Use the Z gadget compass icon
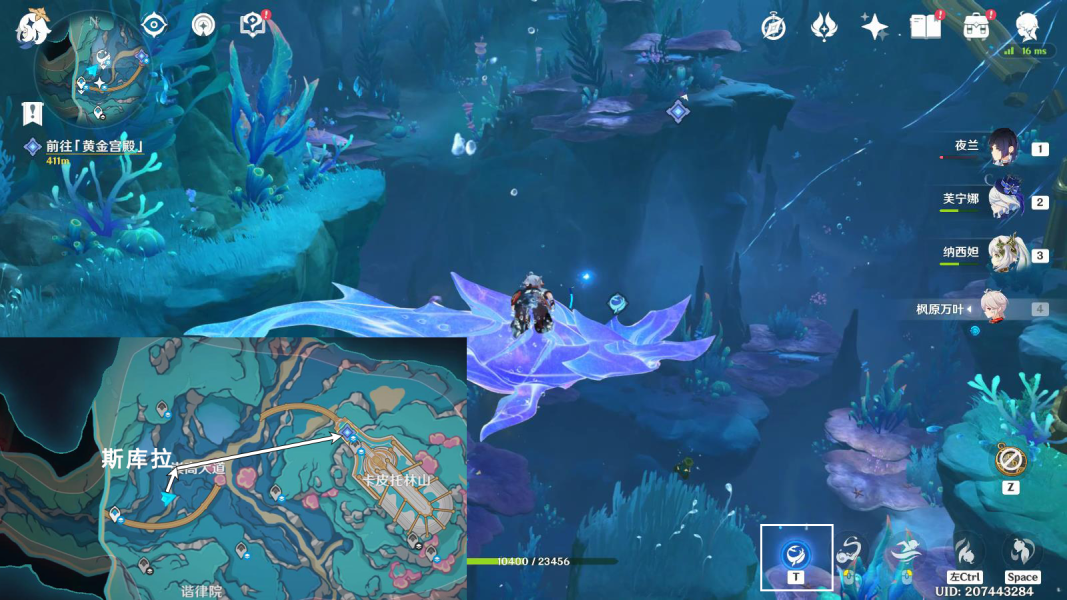1067x600 pixels. 1011,462
